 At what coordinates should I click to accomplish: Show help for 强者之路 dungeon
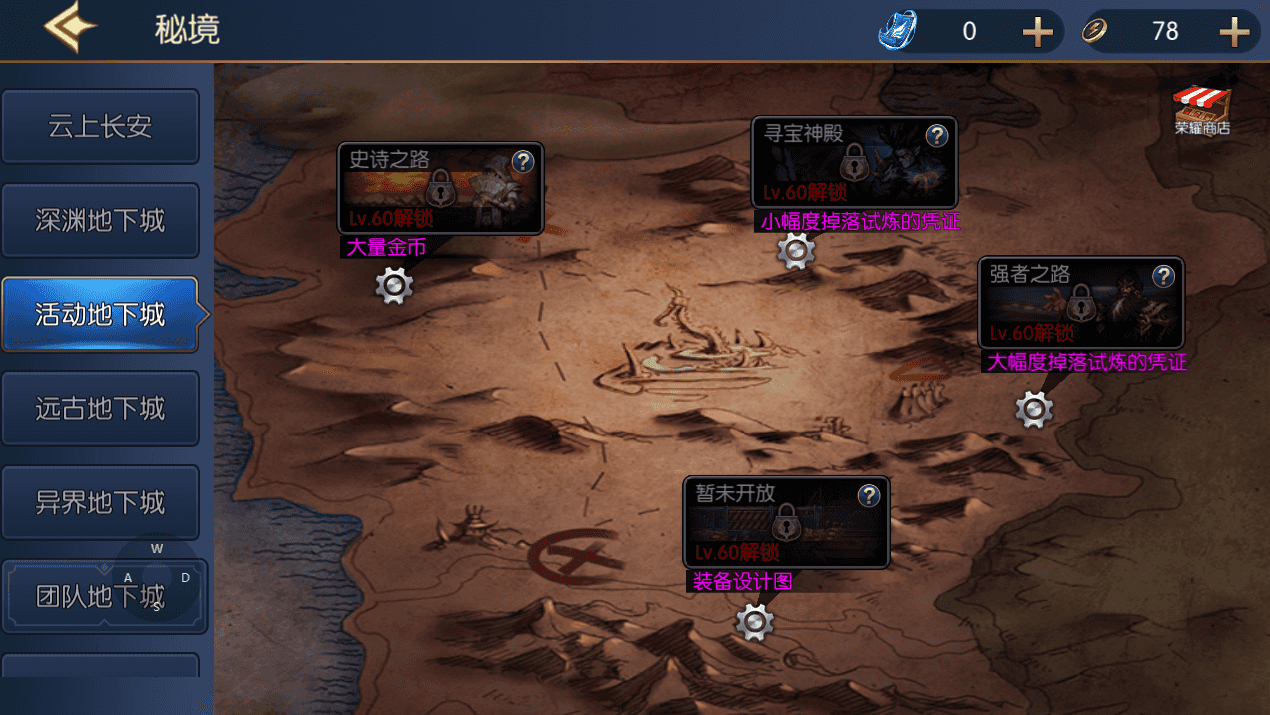(1163, 276)
